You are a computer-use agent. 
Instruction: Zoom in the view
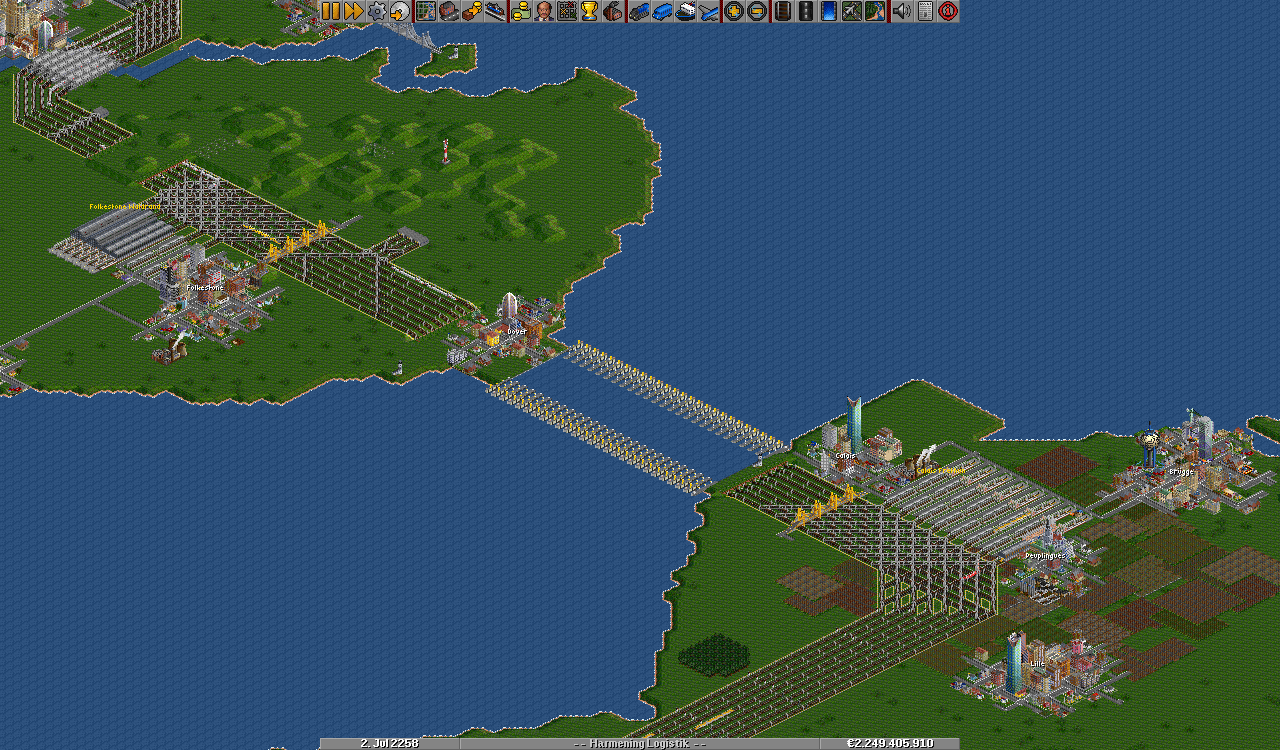(734, 11)
